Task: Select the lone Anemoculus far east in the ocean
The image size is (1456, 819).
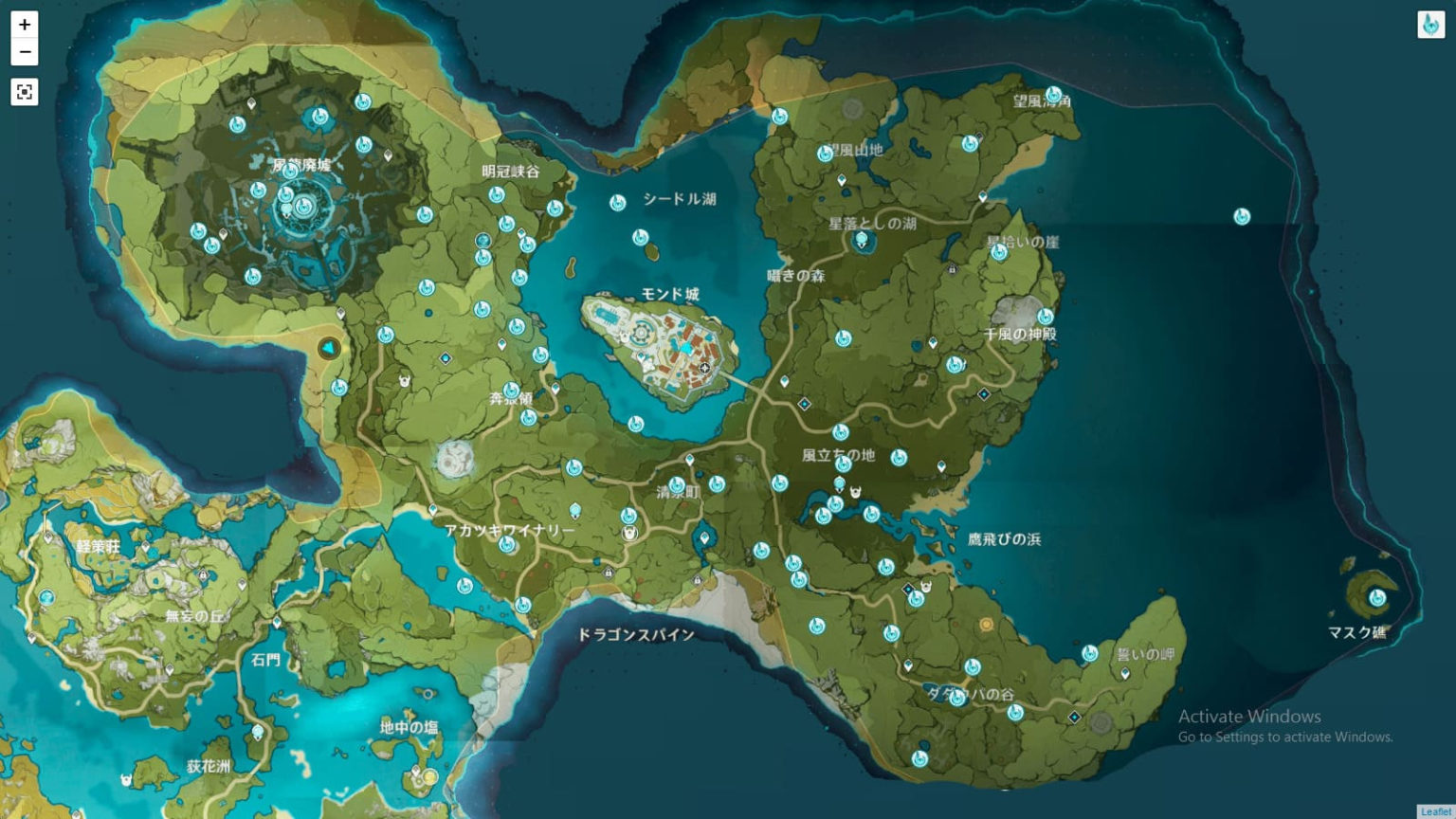Action: pos(1240,215)
